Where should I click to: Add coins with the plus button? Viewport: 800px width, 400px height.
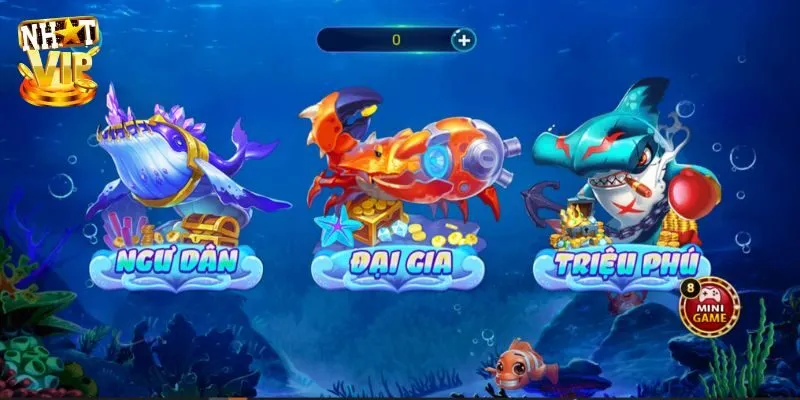pos(463,40)
